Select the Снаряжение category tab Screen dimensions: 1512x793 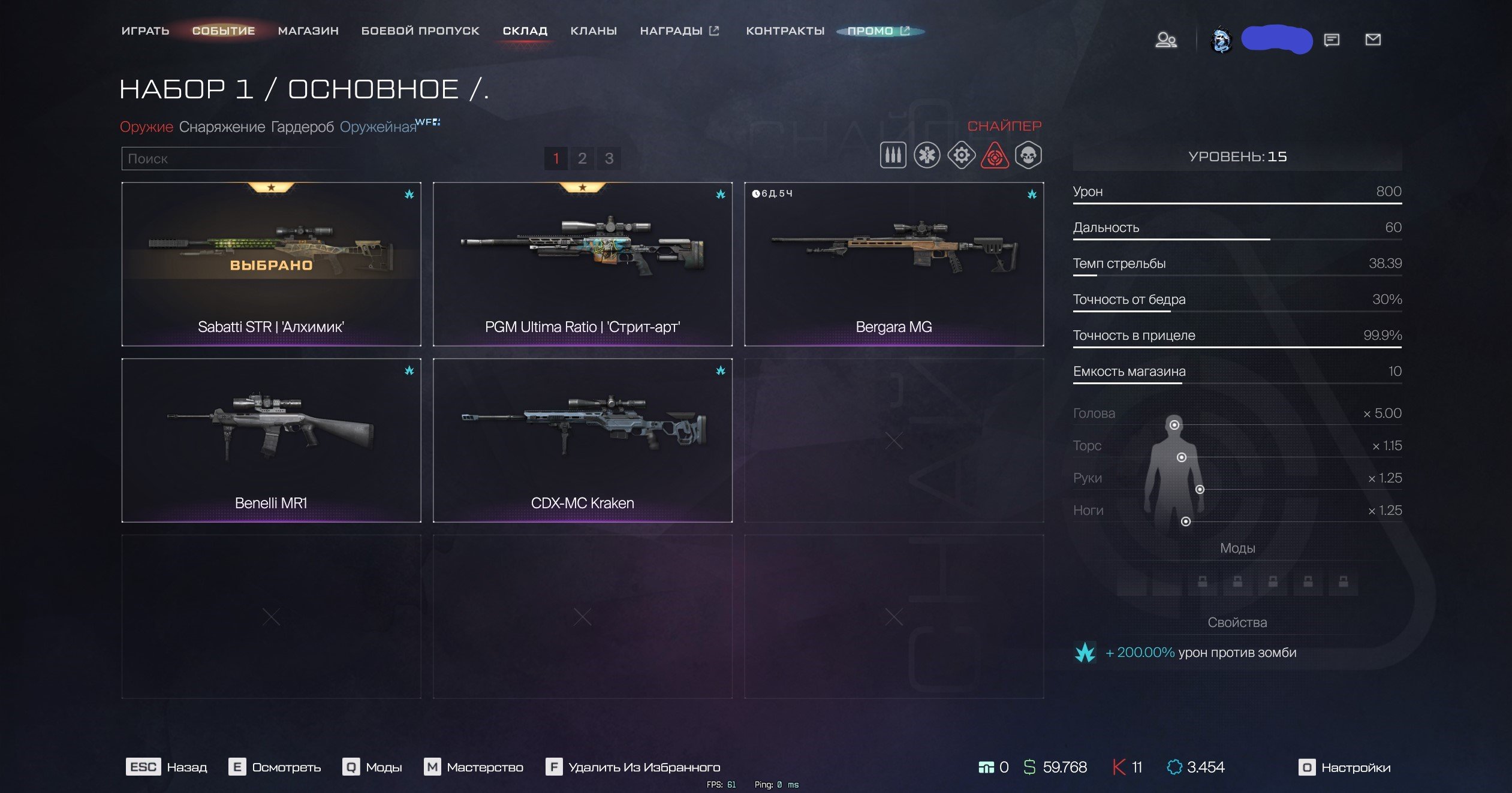[222, 127]
